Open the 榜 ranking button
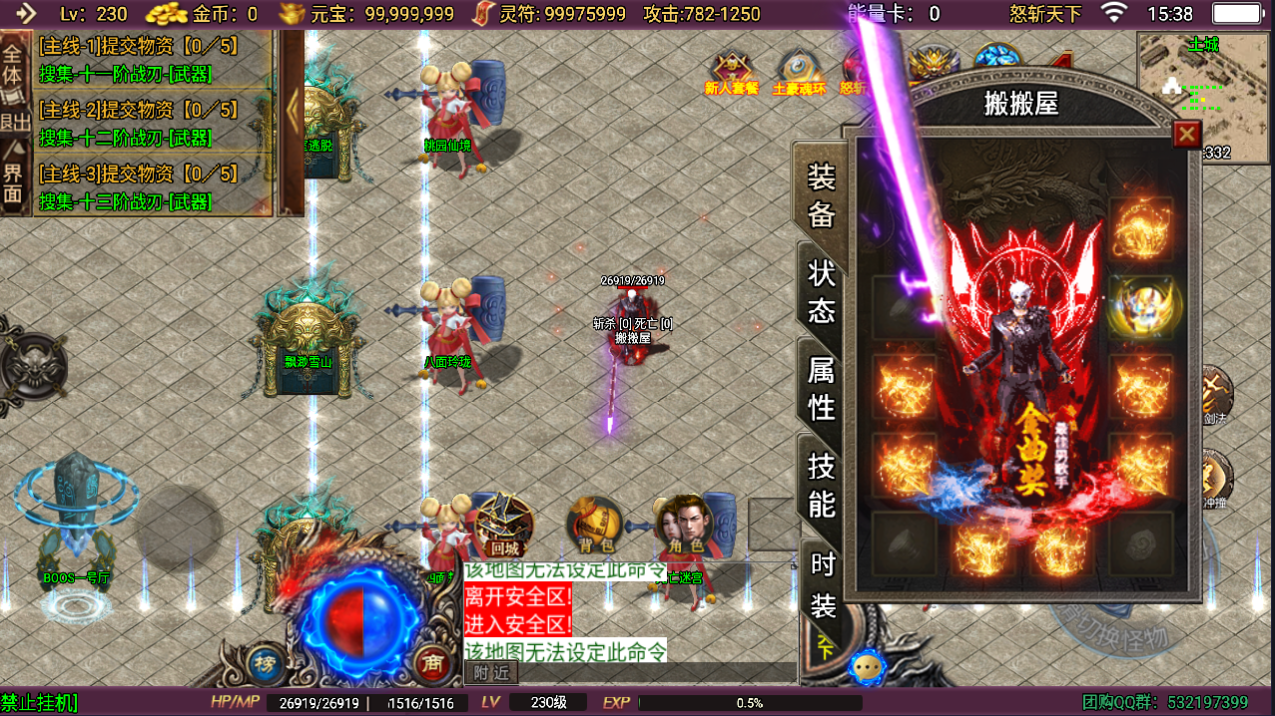 click(x=265, y=663)
